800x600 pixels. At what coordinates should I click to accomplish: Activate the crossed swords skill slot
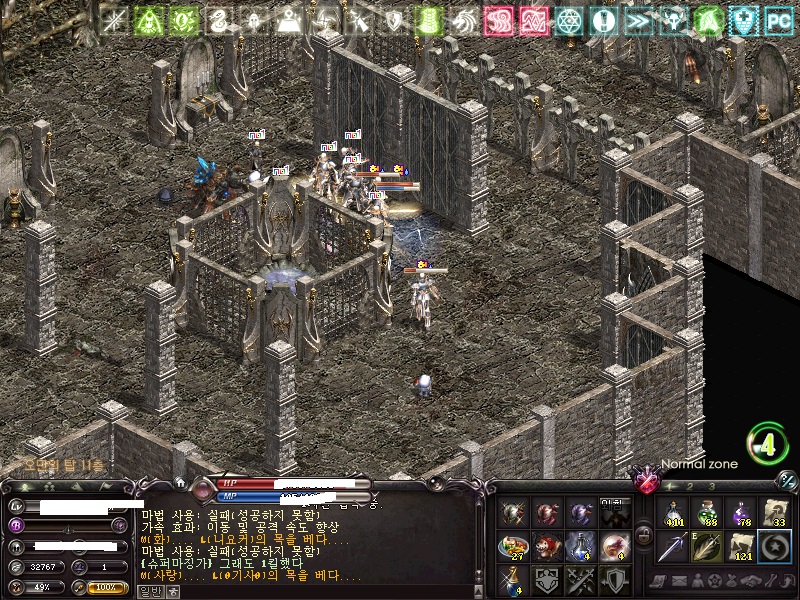pyautogui.click(x=579, y=579)
